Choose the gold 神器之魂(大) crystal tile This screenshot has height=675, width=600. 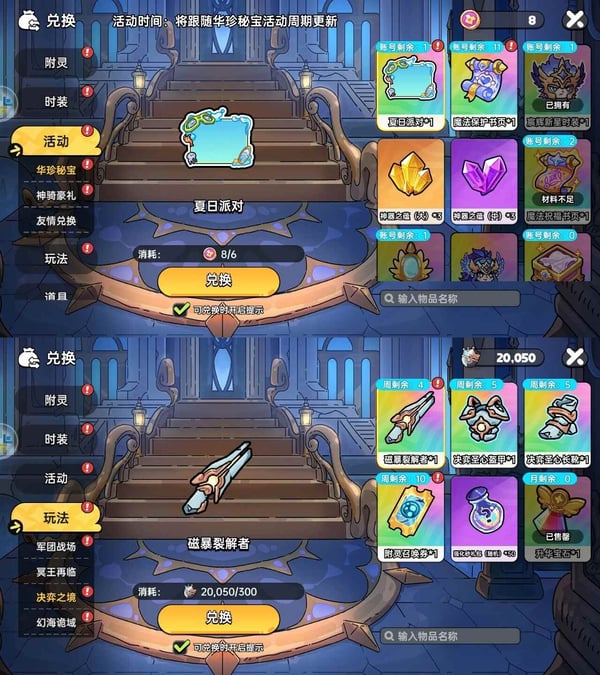point(410,178)
